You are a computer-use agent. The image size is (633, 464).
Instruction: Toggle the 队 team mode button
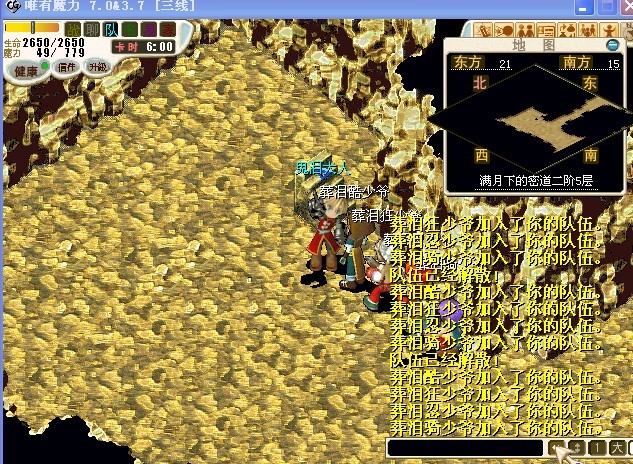point(108,29)
